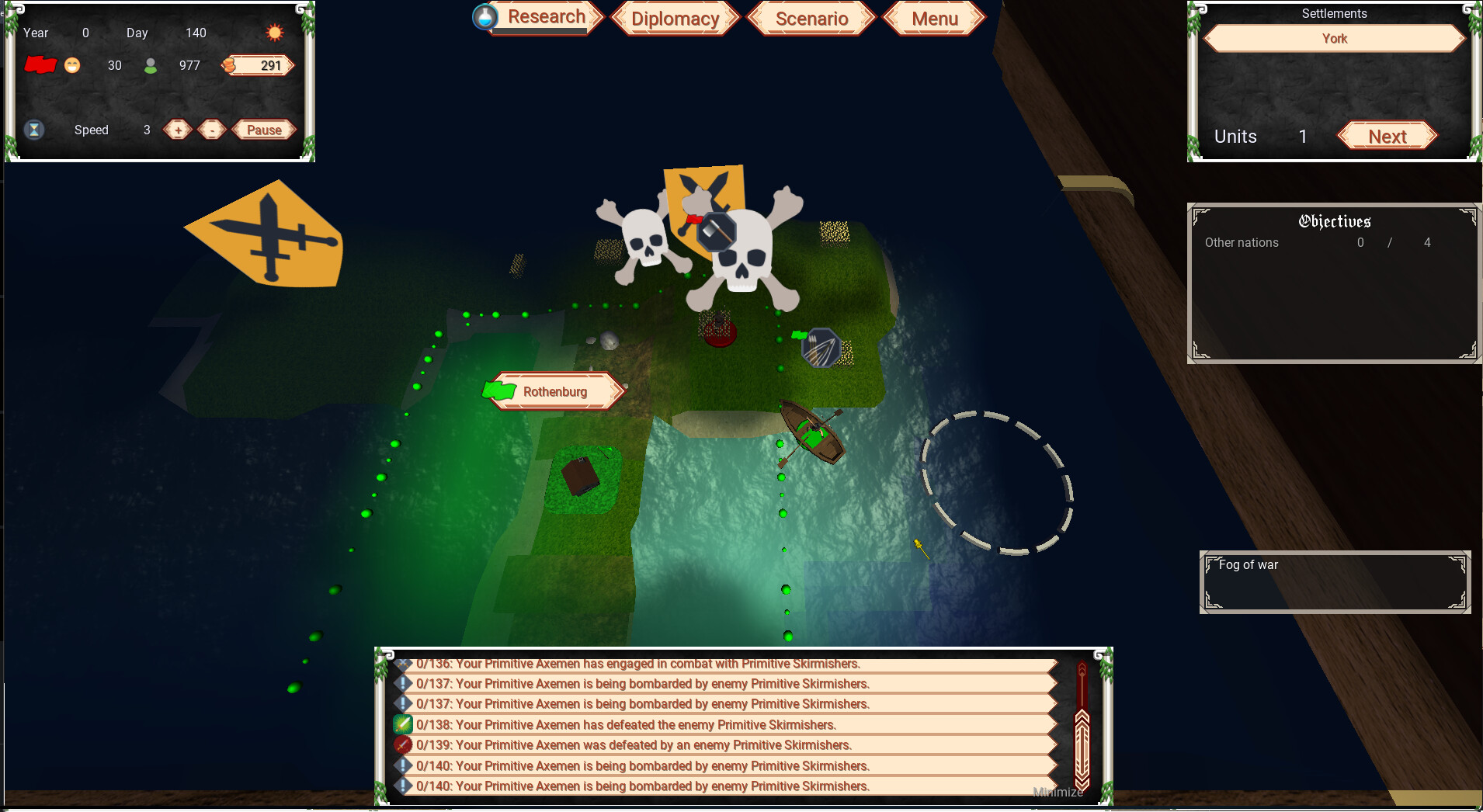
Task: Select the green archer unit icon
Action: (x=821, y=349)
